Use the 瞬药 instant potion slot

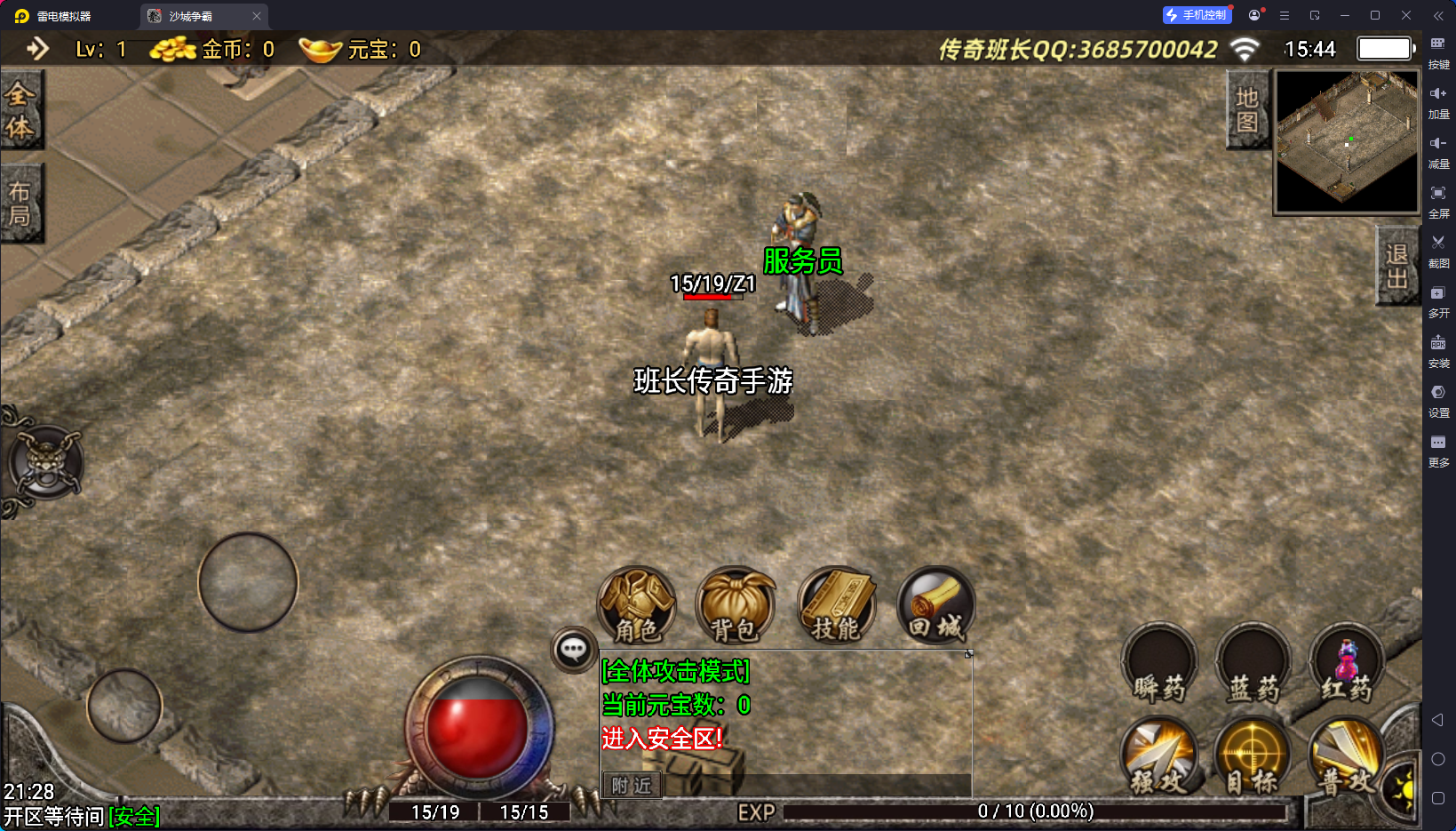coord(1159,665)
